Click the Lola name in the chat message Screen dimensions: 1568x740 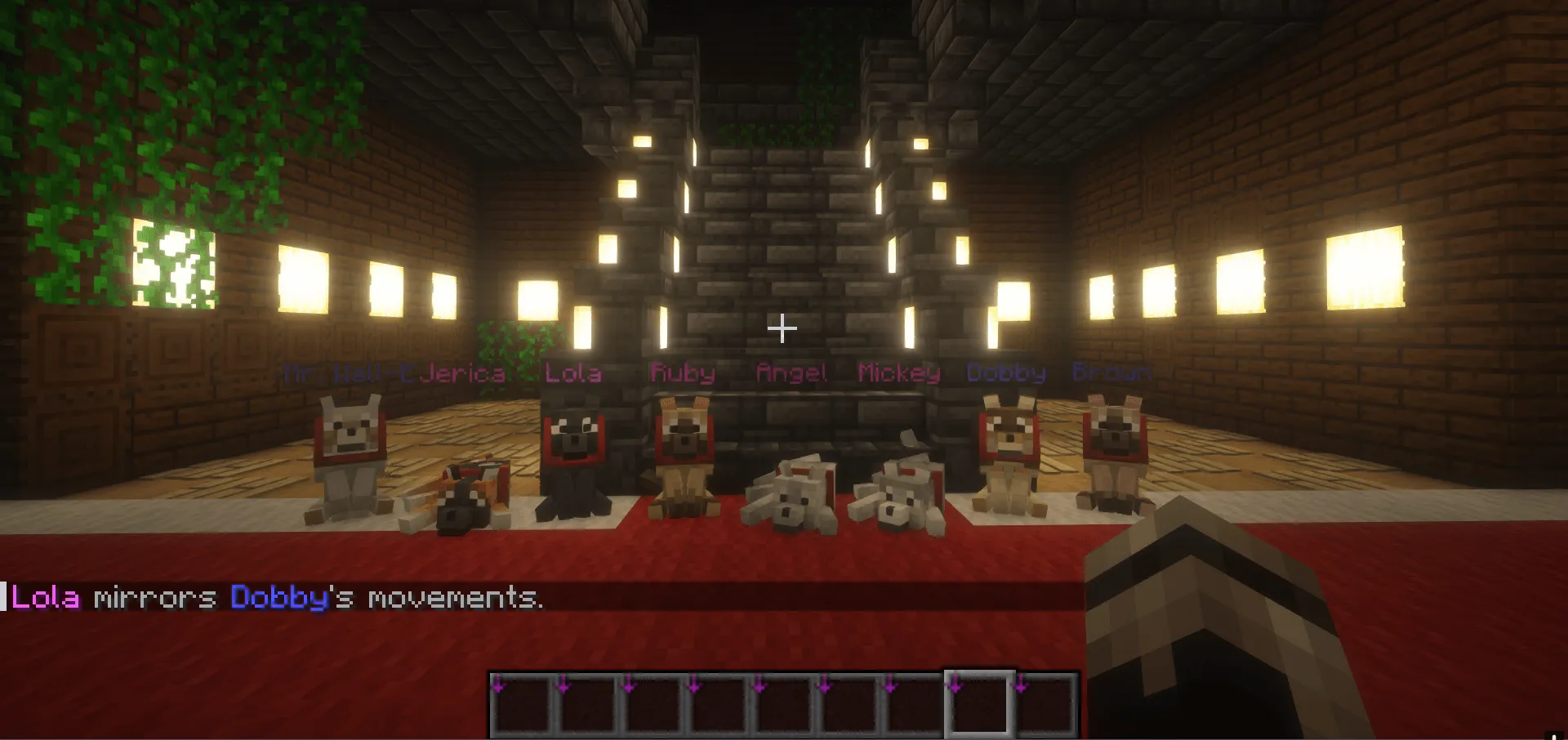[x=45, y=600]
